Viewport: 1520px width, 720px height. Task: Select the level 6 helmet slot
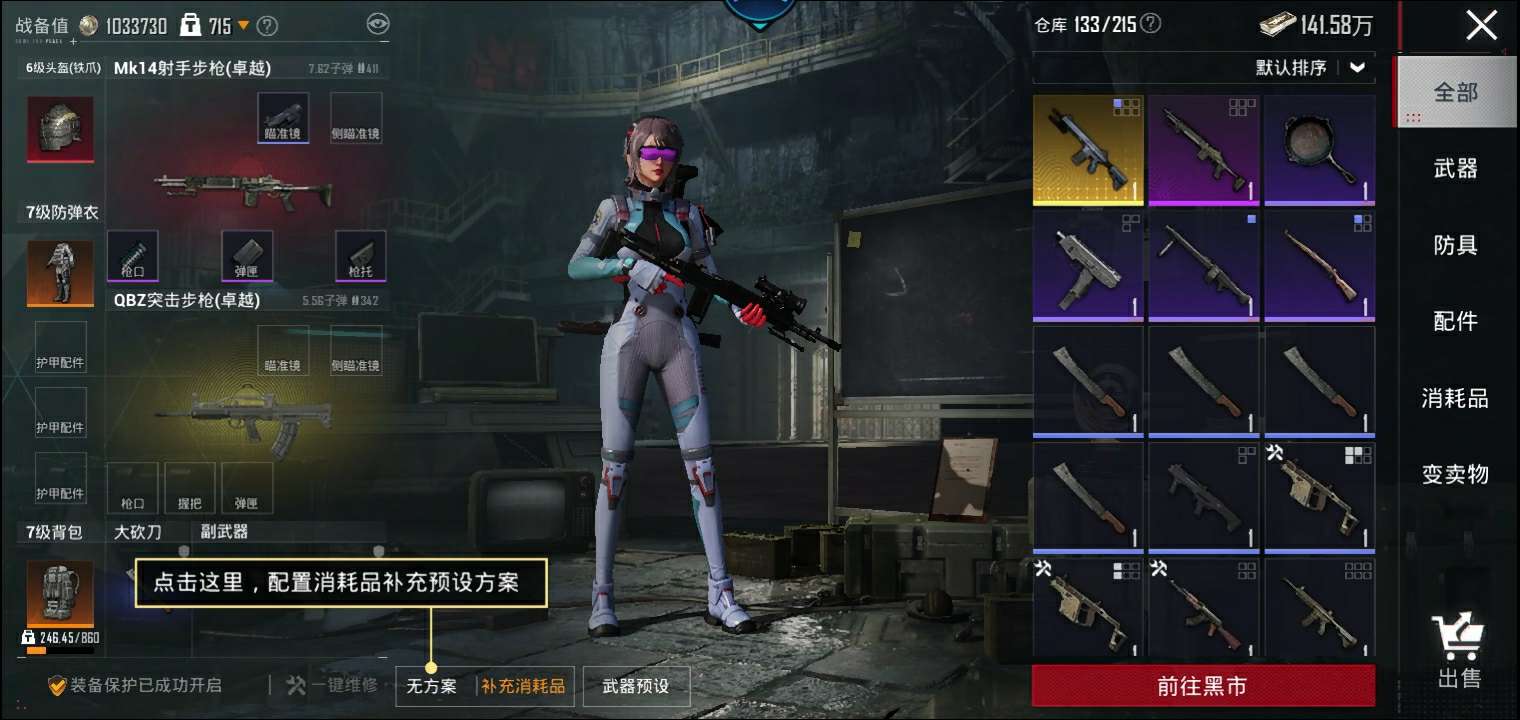60,130
